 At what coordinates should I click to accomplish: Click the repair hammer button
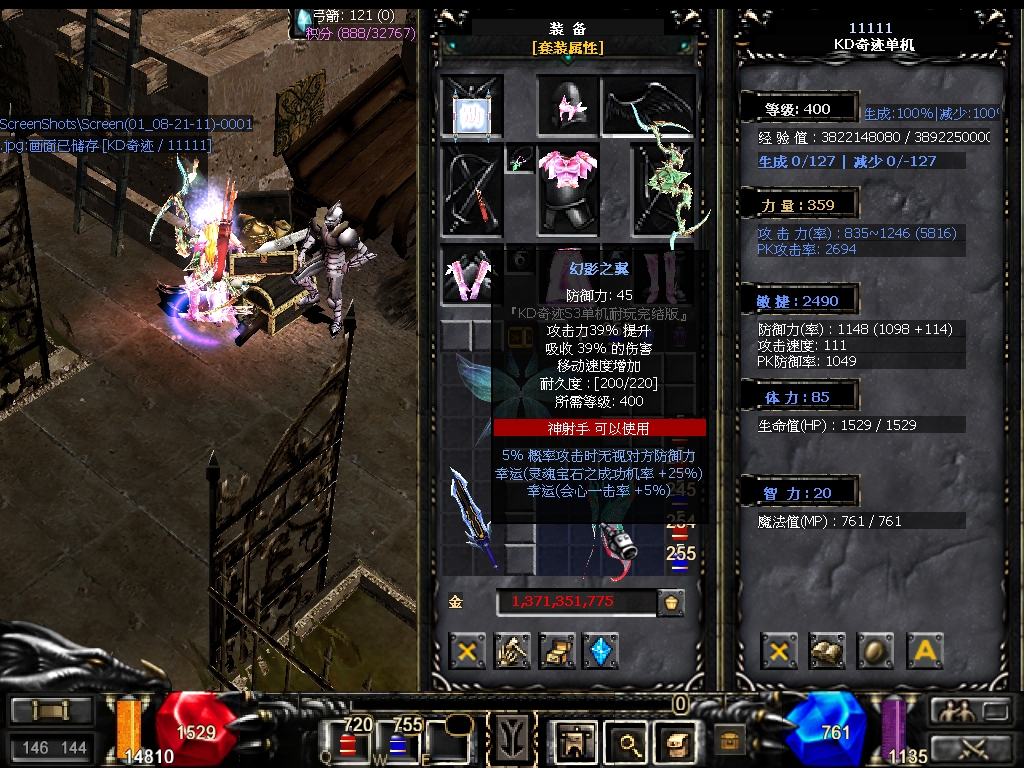[x=512, y=651]
